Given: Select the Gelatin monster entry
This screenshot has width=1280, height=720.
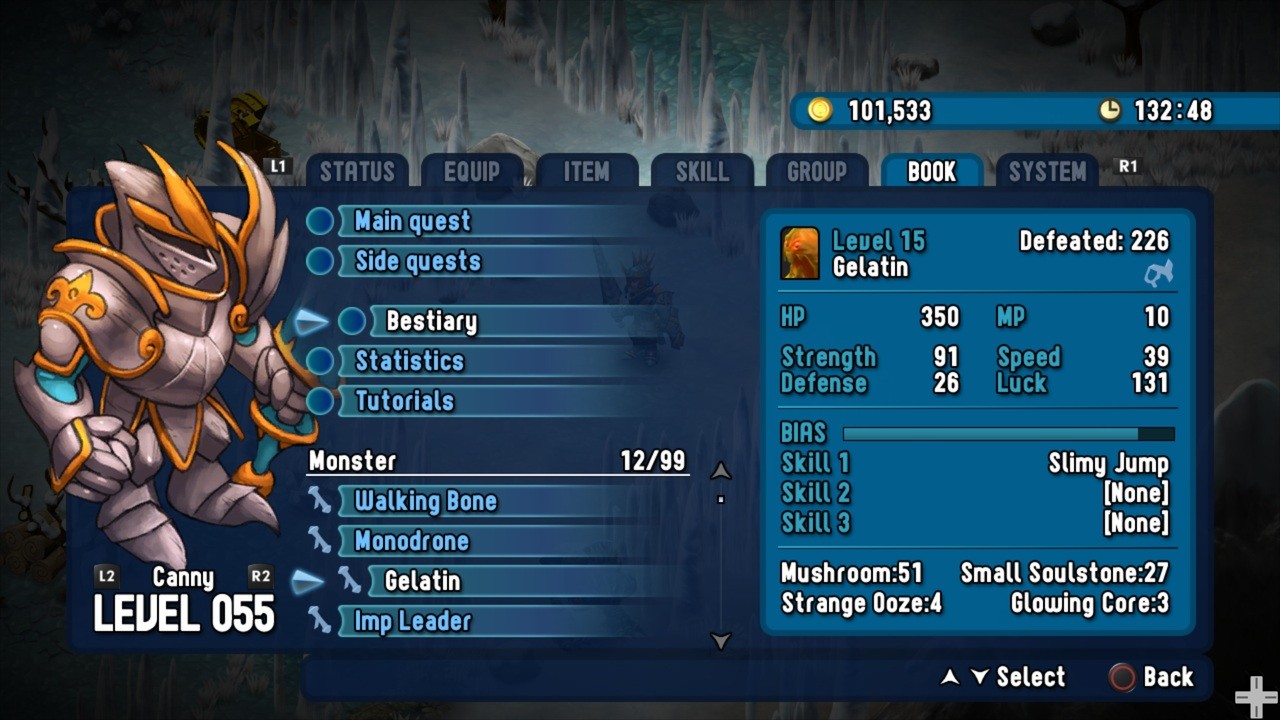Looking at the screenshot, I should tap(422, 581).
